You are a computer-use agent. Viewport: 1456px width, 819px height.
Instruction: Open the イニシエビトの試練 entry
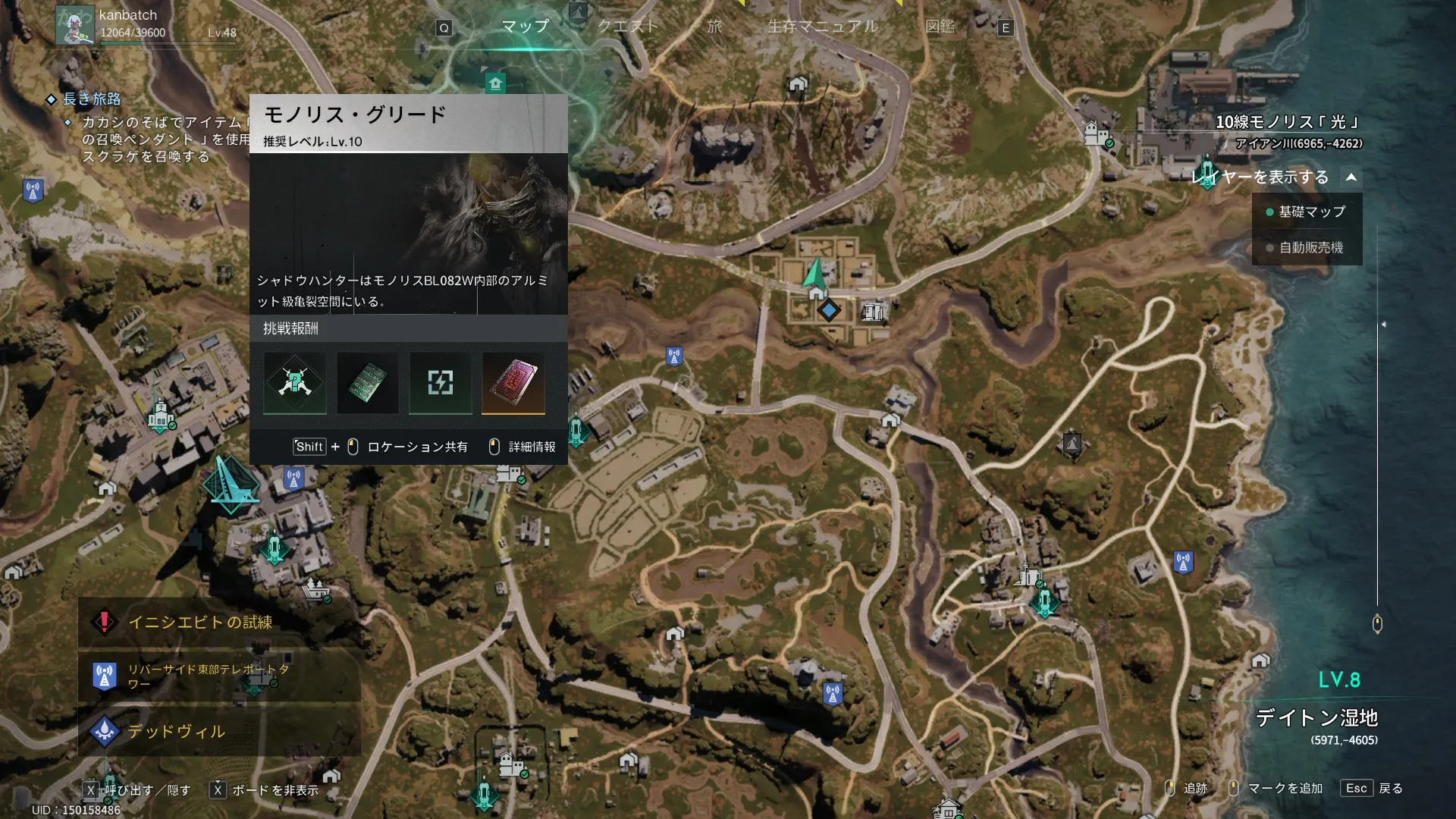[x=200, y=623]
